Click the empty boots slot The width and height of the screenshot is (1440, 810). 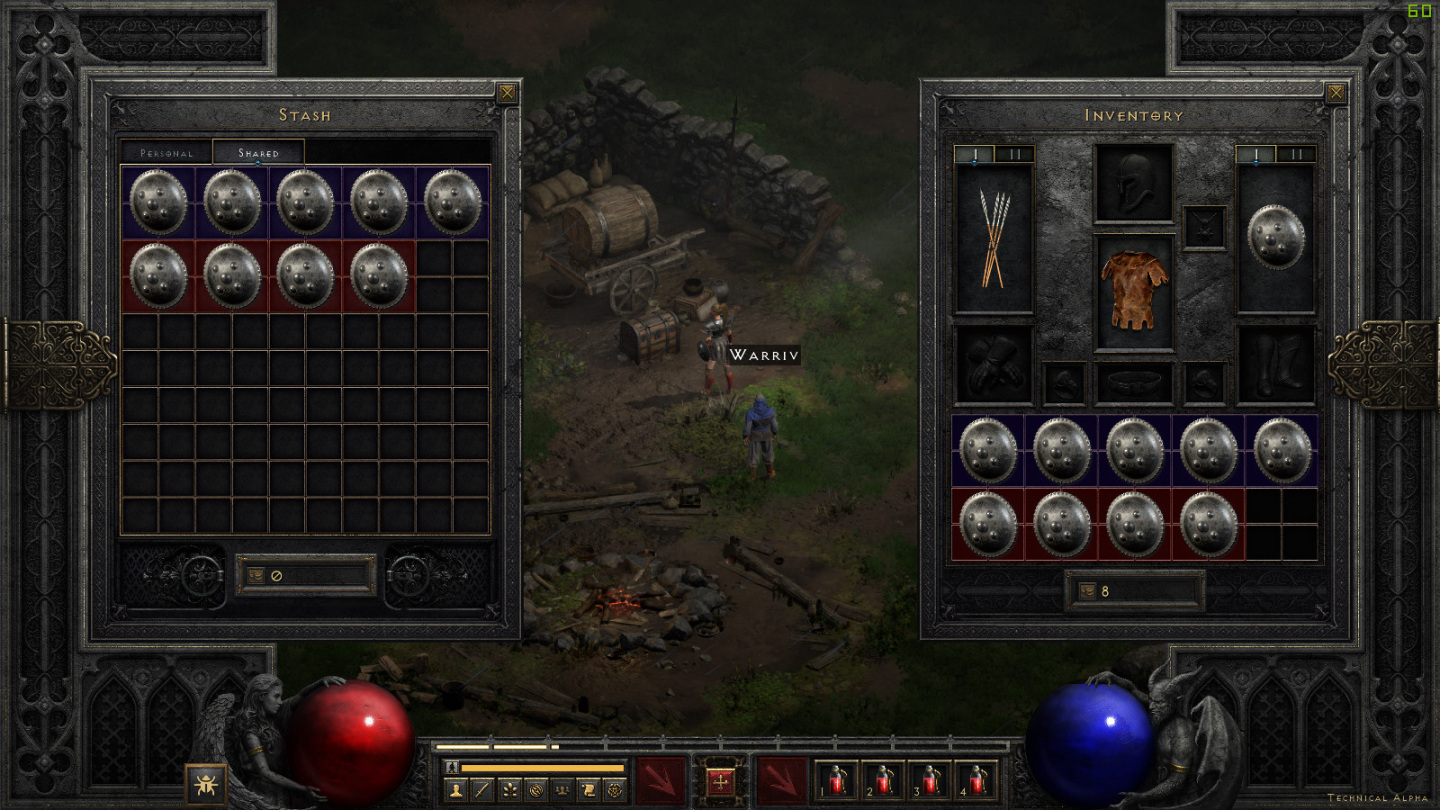tap(1276, 364)
